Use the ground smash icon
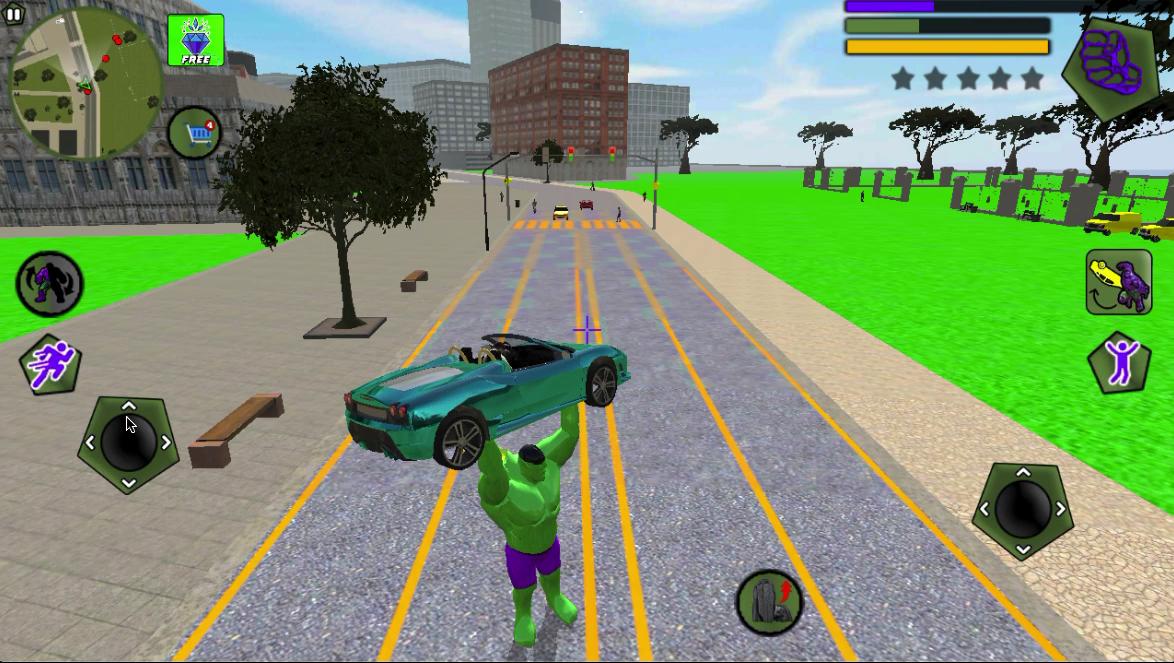This screenshot has height=663, width=1174. click(768, 602)
